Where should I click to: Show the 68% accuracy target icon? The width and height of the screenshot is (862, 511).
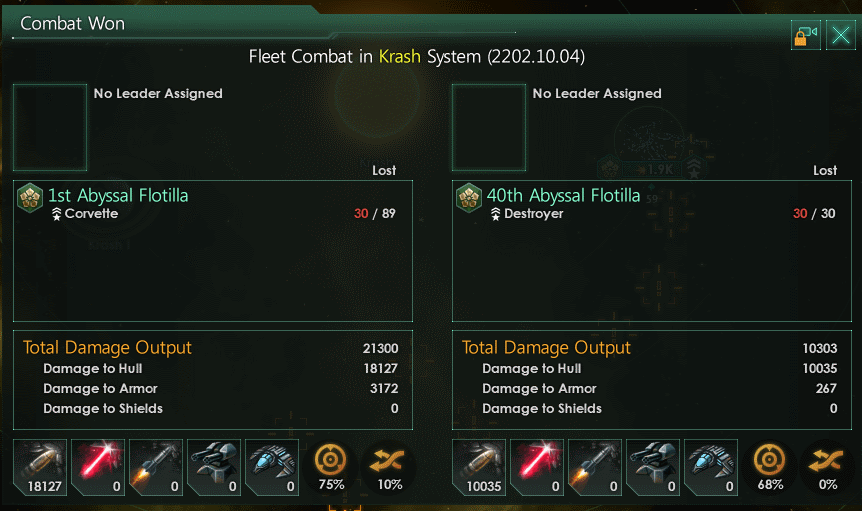pos(770,467)
